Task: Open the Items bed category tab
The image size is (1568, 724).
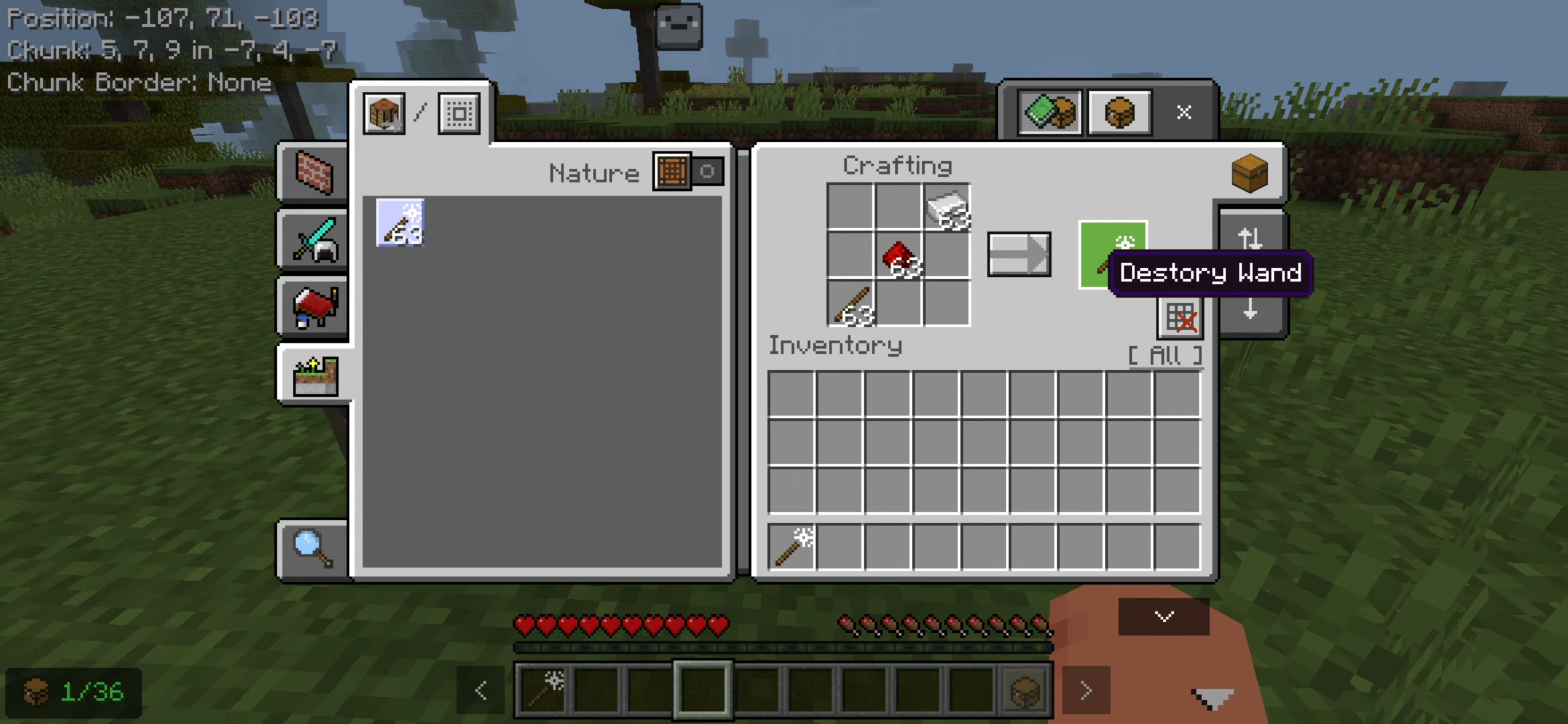Action: 314,307
